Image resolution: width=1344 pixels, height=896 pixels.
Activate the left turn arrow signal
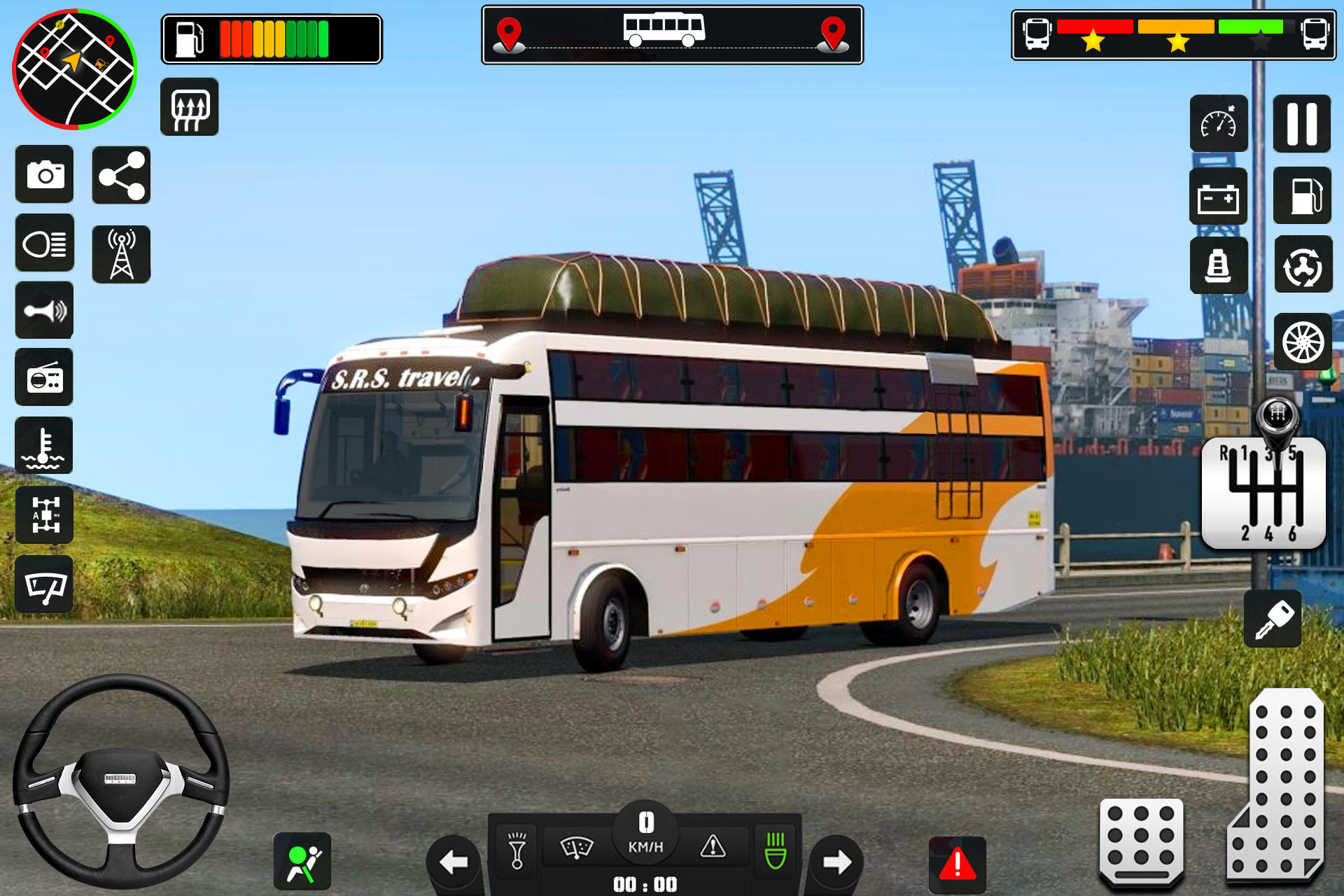454,862
